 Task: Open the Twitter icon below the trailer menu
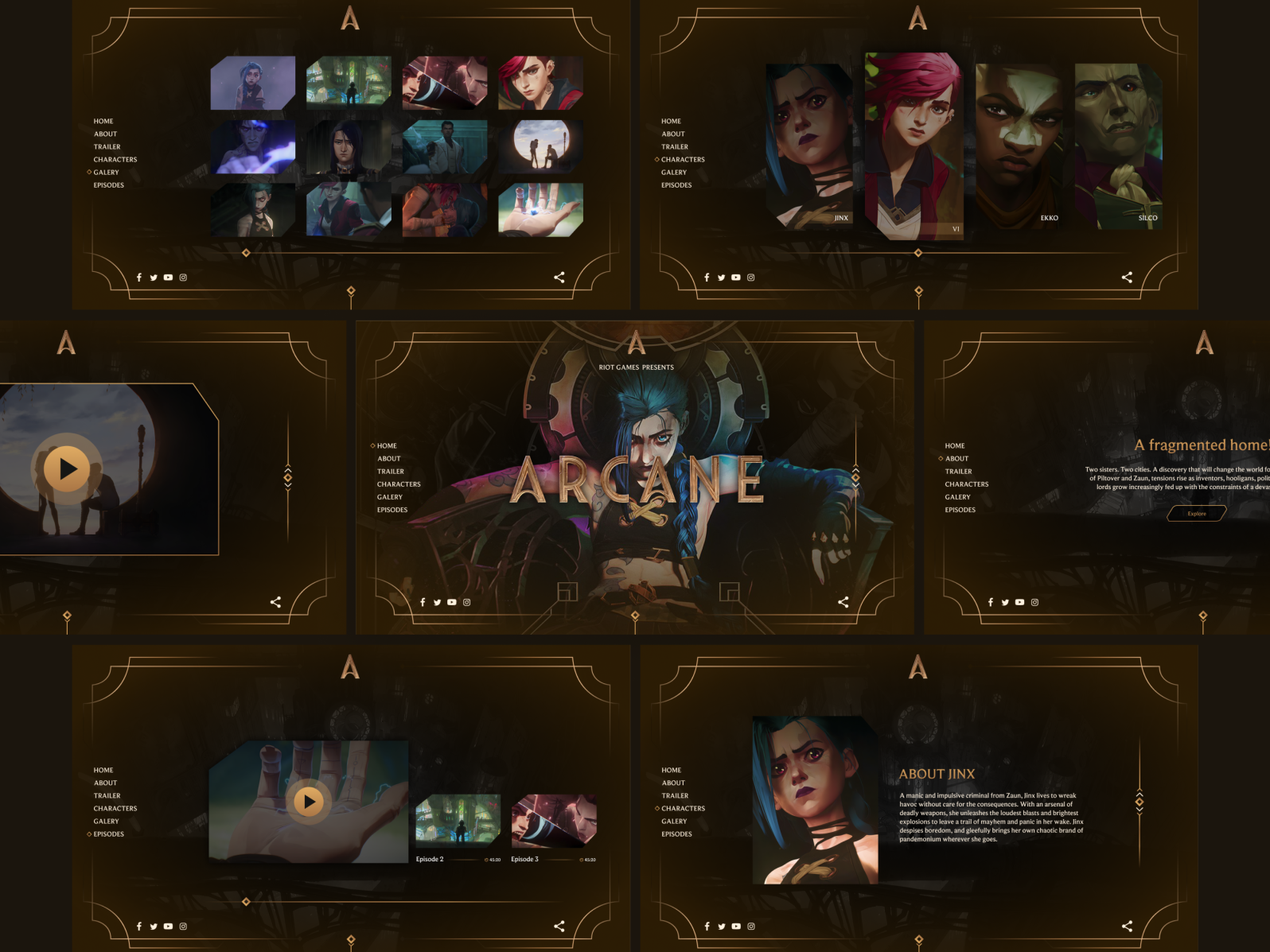(437, 602)
